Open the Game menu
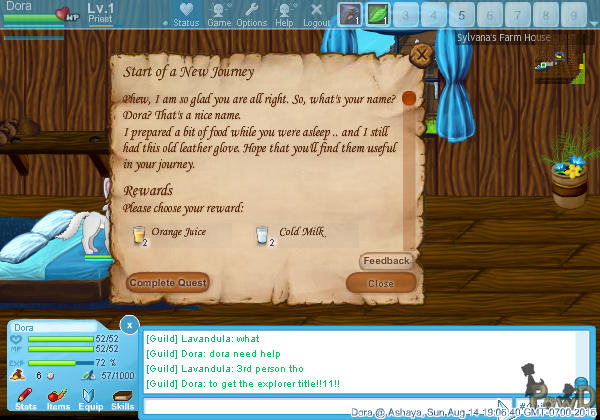The width and height of the screenshot is (600, 420). [x=219, y=15]
